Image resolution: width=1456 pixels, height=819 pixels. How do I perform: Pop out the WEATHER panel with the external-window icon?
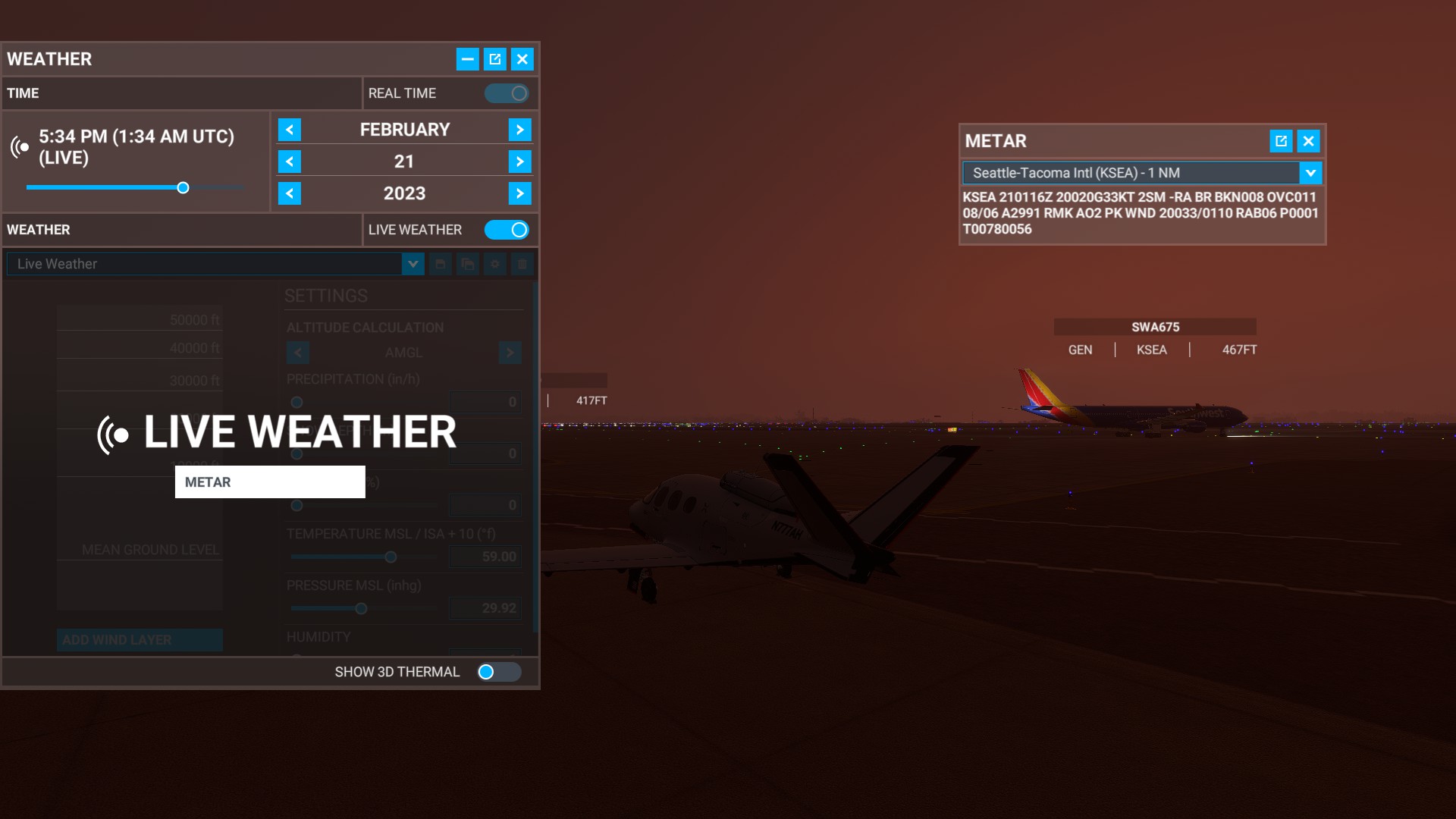(x=494, y=58)
